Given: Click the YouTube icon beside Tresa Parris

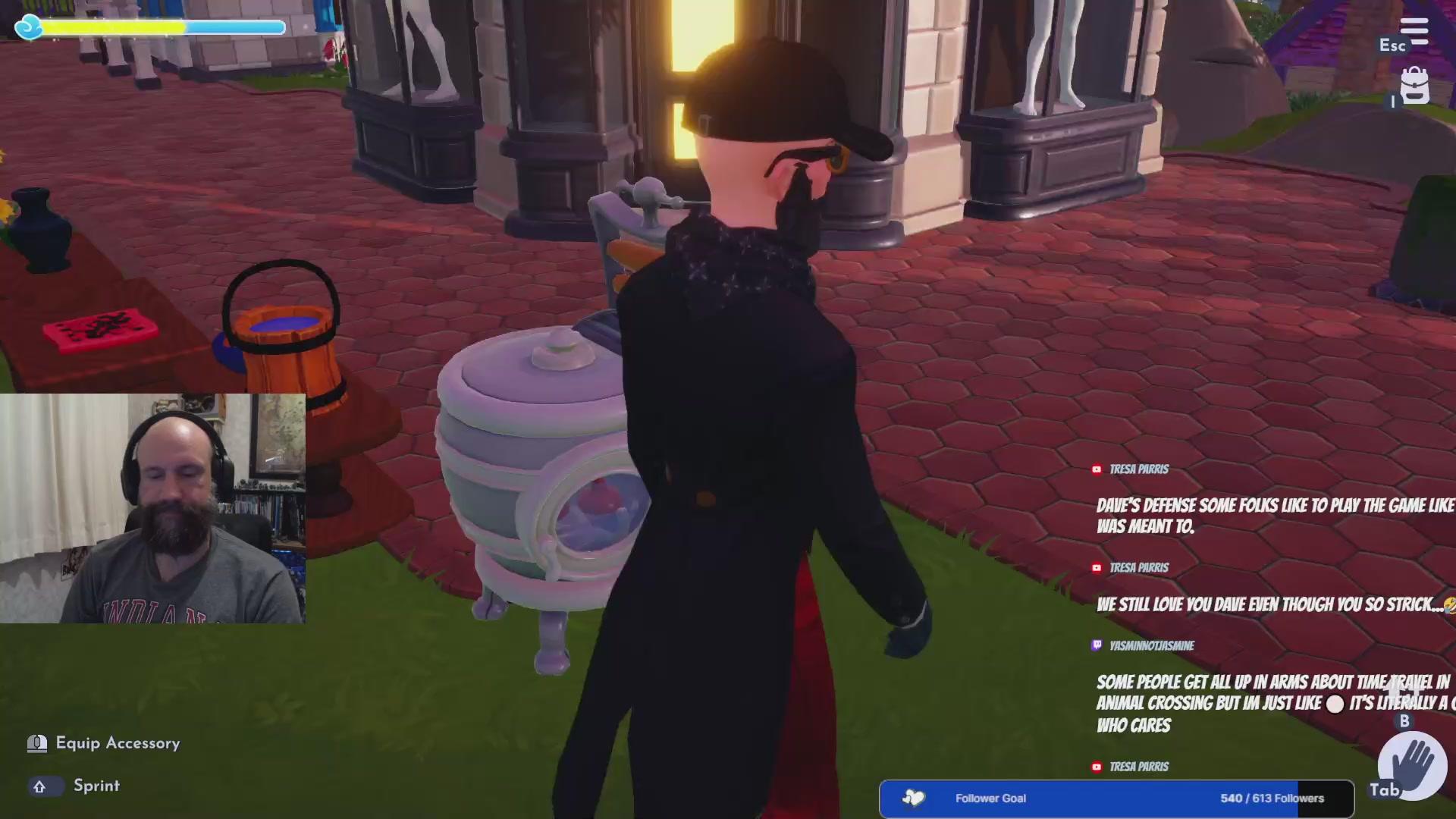Looking at the screenshot, I should [x=1098, y=469].
